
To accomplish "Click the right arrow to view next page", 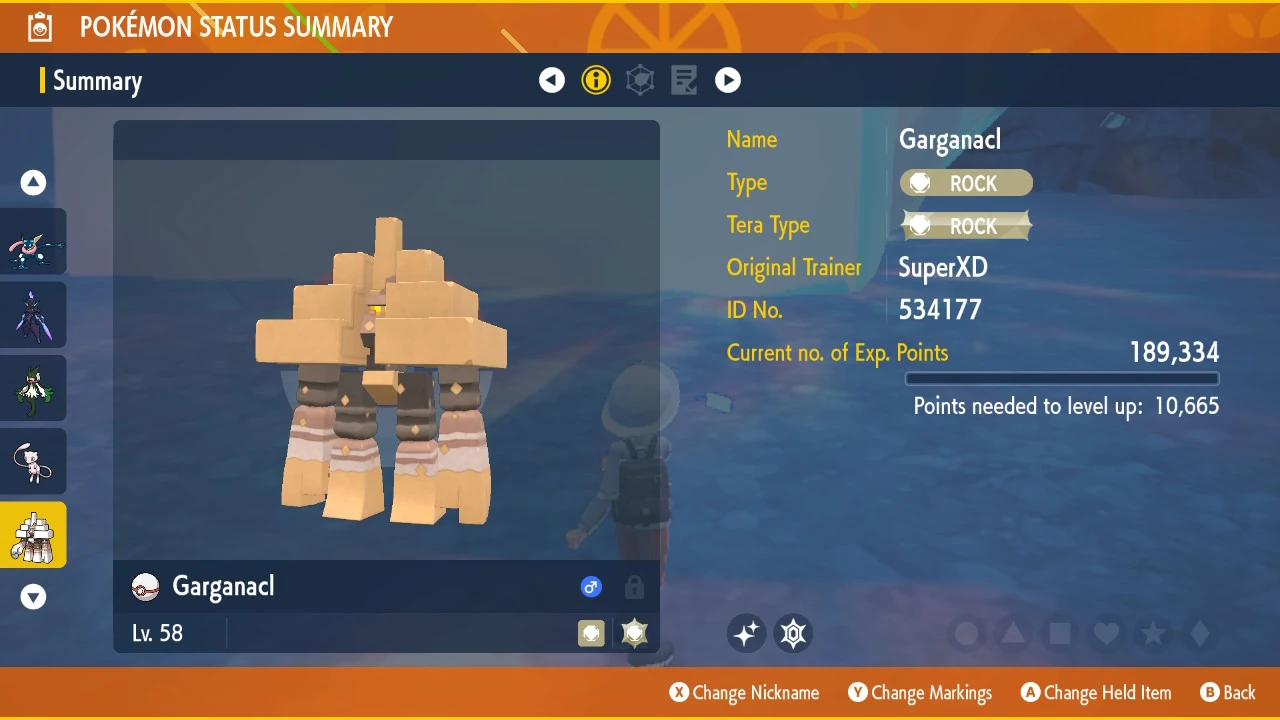I will pyautogui.click(x=728, y=80).
